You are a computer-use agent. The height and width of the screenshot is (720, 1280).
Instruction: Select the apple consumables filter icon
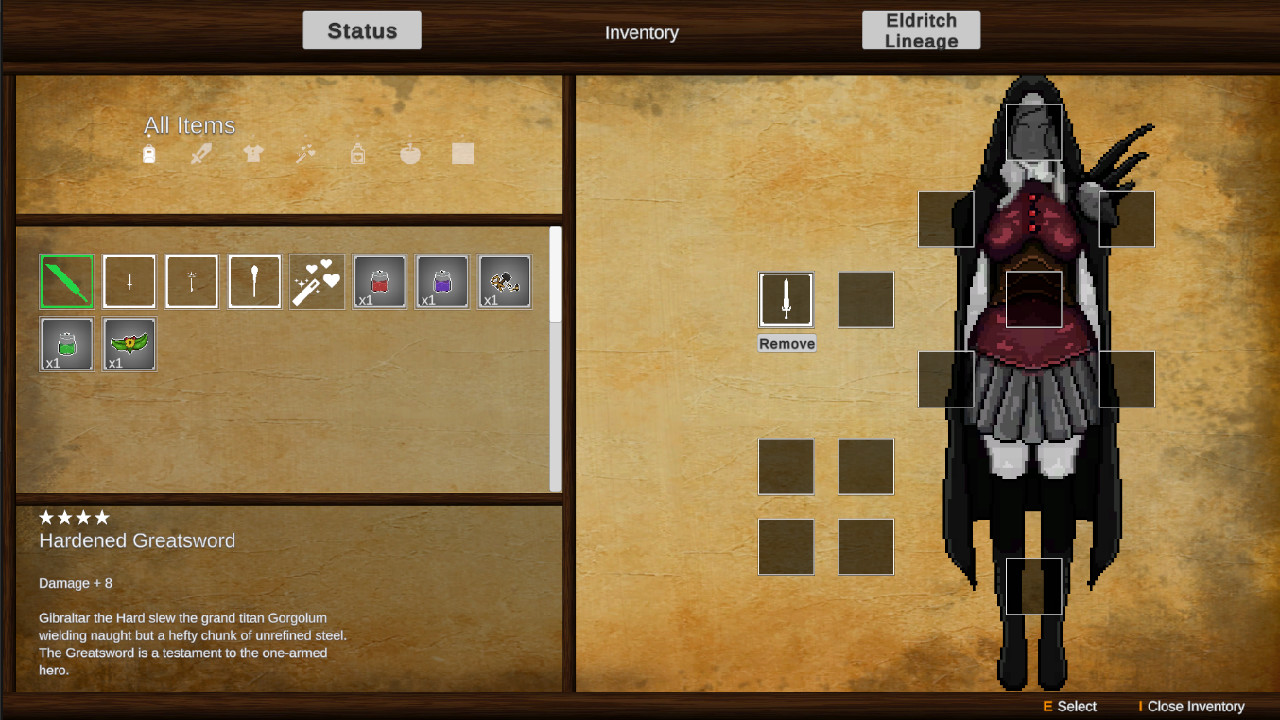click(x=410, y=153)
